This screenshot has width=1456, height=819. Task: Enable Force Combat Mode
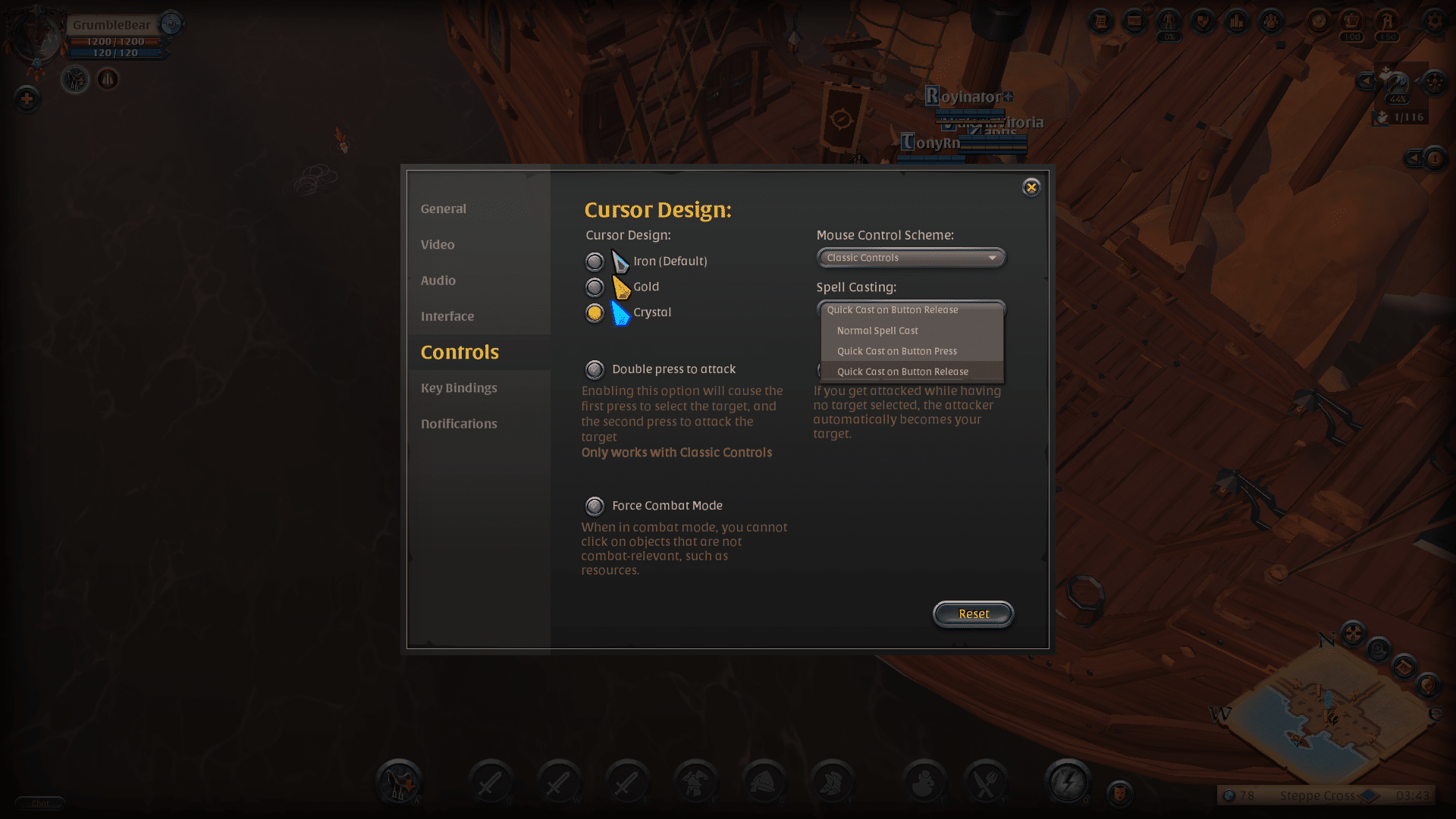pyautogui.click(x=595, y=506)
